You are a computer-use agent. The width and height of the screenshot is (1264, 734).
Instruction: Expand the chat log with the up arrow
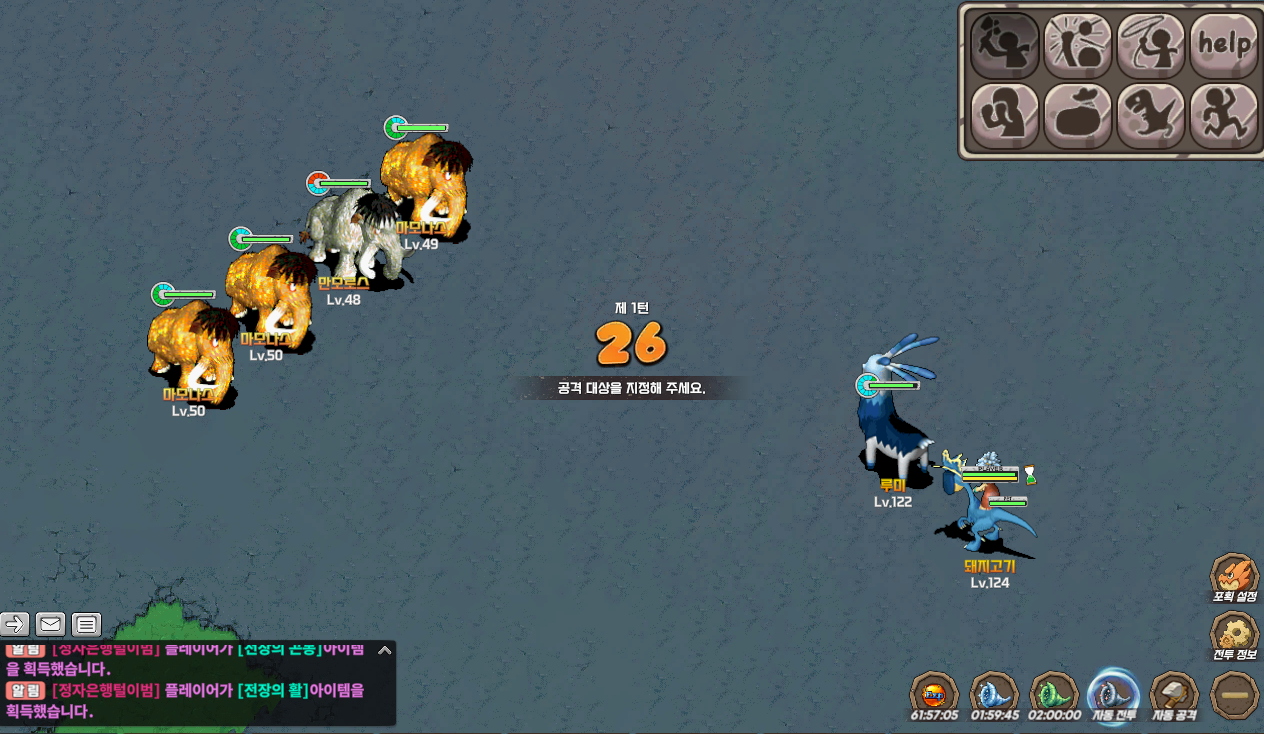[x=384, y=650]
